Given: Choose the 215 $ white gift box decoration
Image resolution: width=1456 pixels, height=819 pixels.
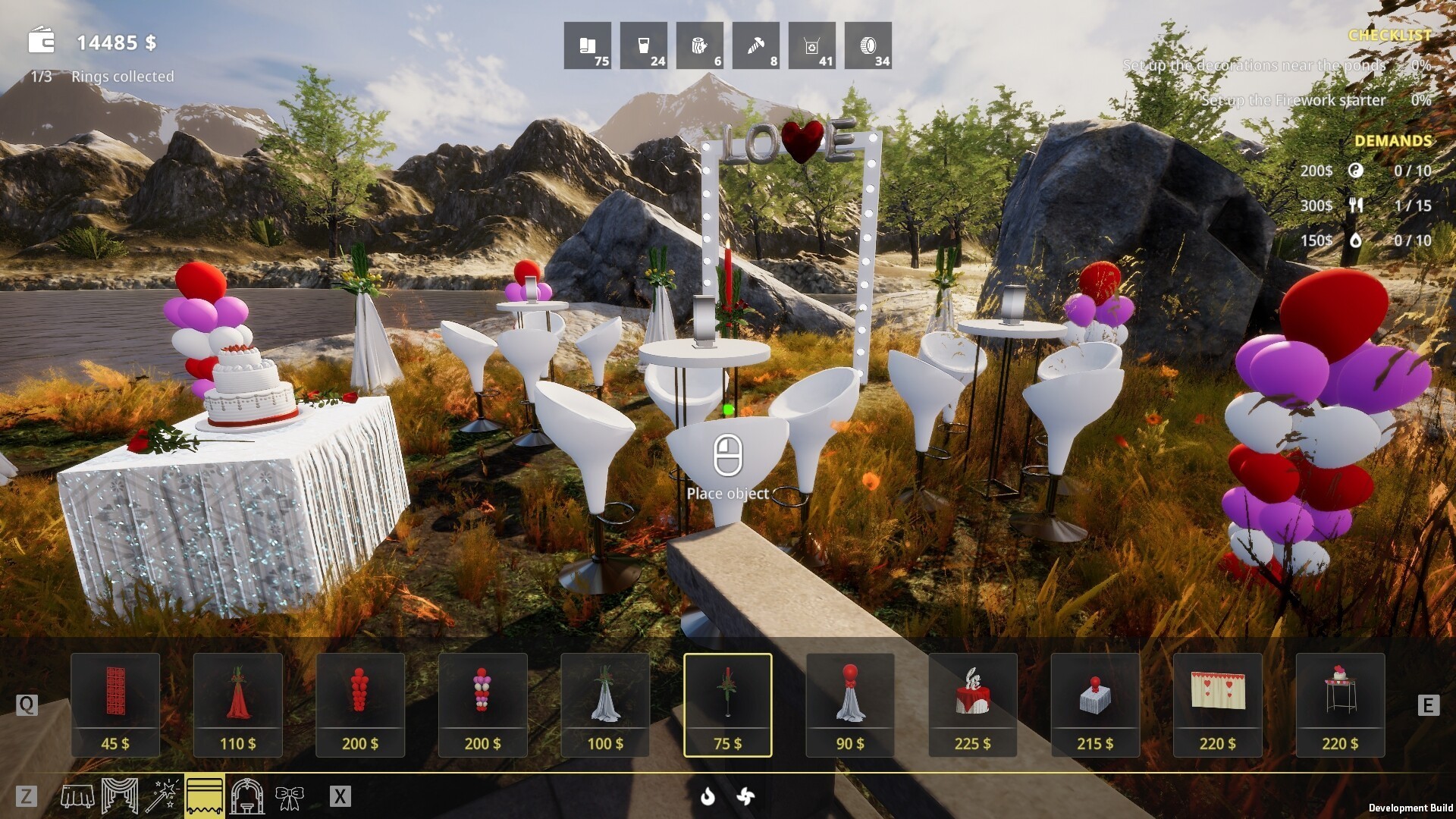Looking at the screenshot, I should coord(1095,704).
